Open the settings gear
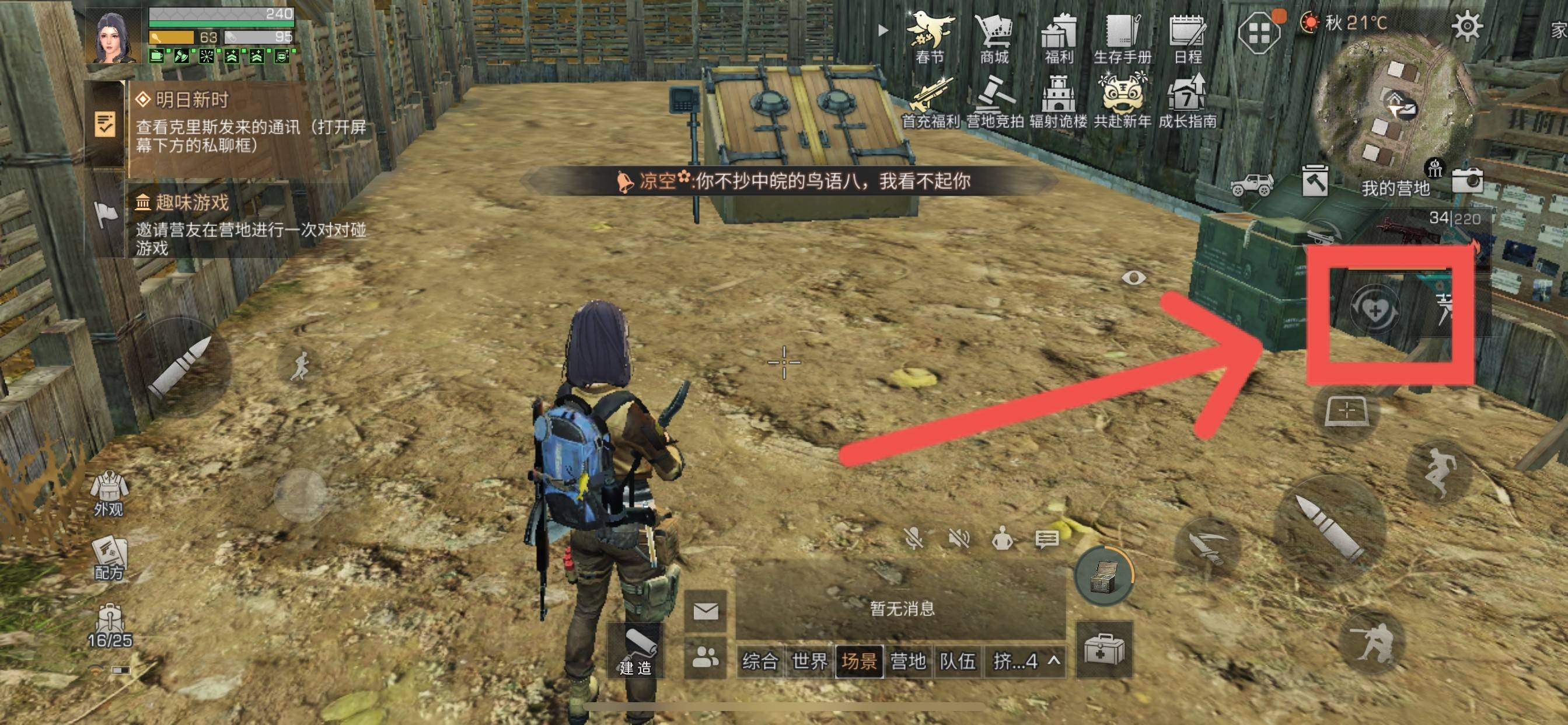This screenshot has width=1568, height=725. (1467, 26)
